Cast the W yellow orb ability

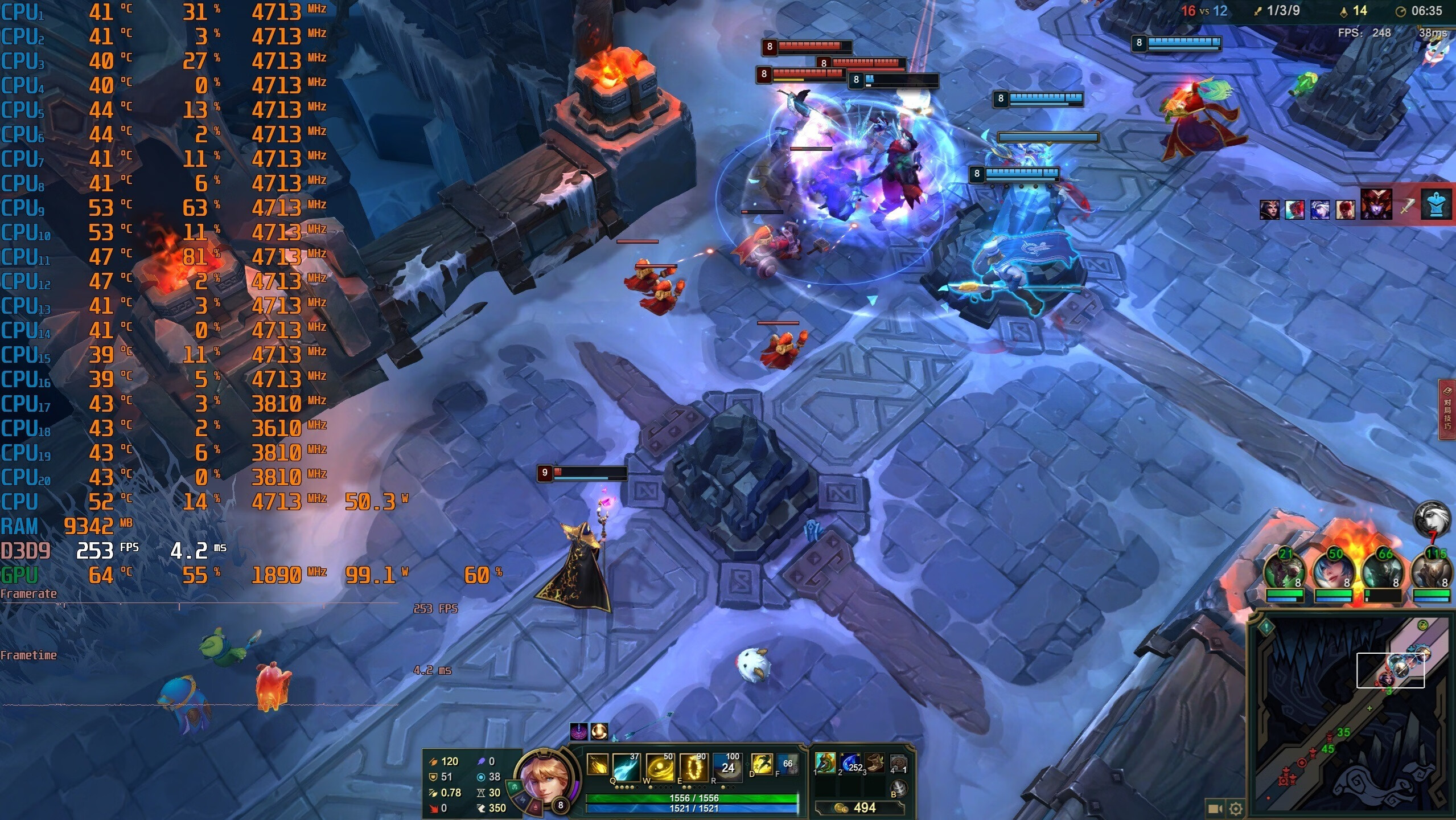(x=660, y=766)
